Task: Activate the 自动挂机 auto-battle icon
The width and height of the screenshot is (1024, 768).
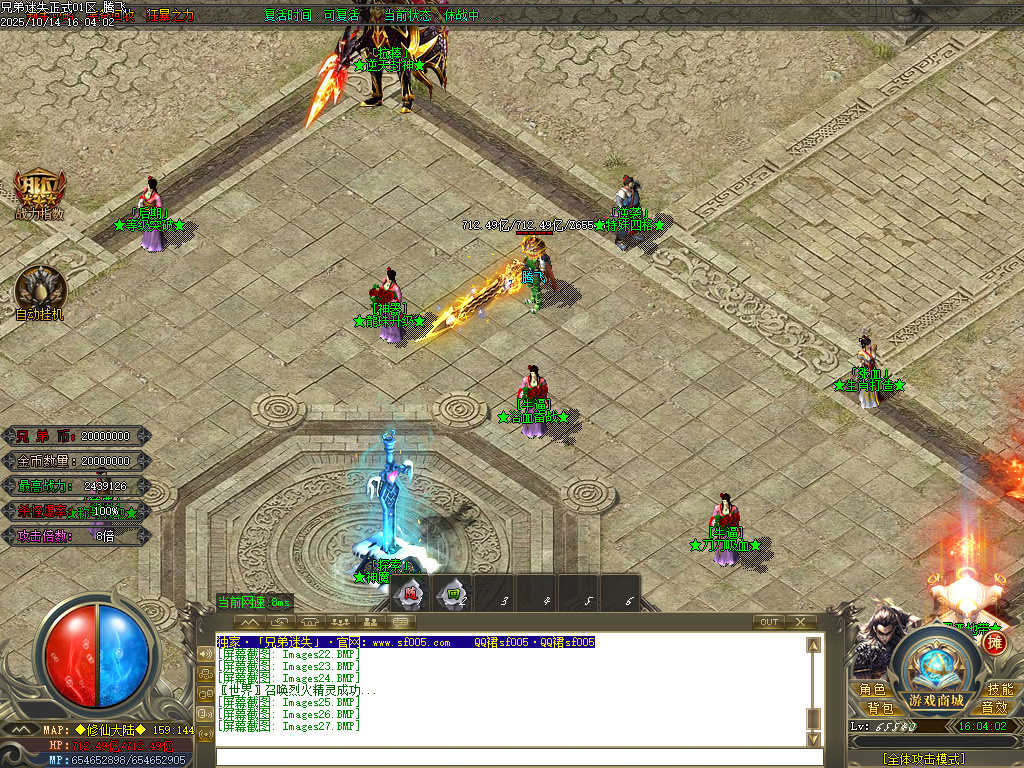Action: 40,290
